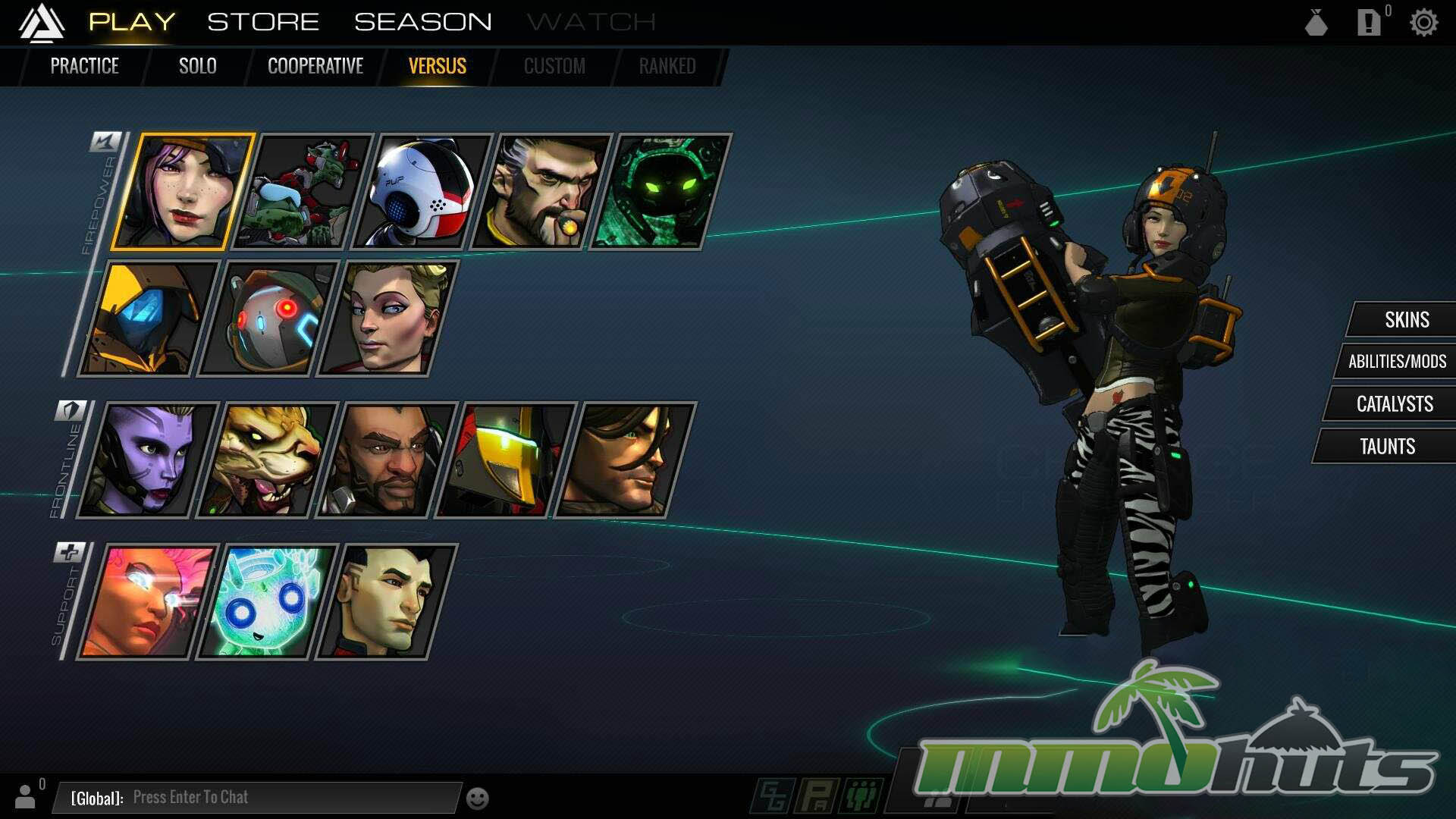
Task: Open the Ranked tab
Action: coord(667,66)
